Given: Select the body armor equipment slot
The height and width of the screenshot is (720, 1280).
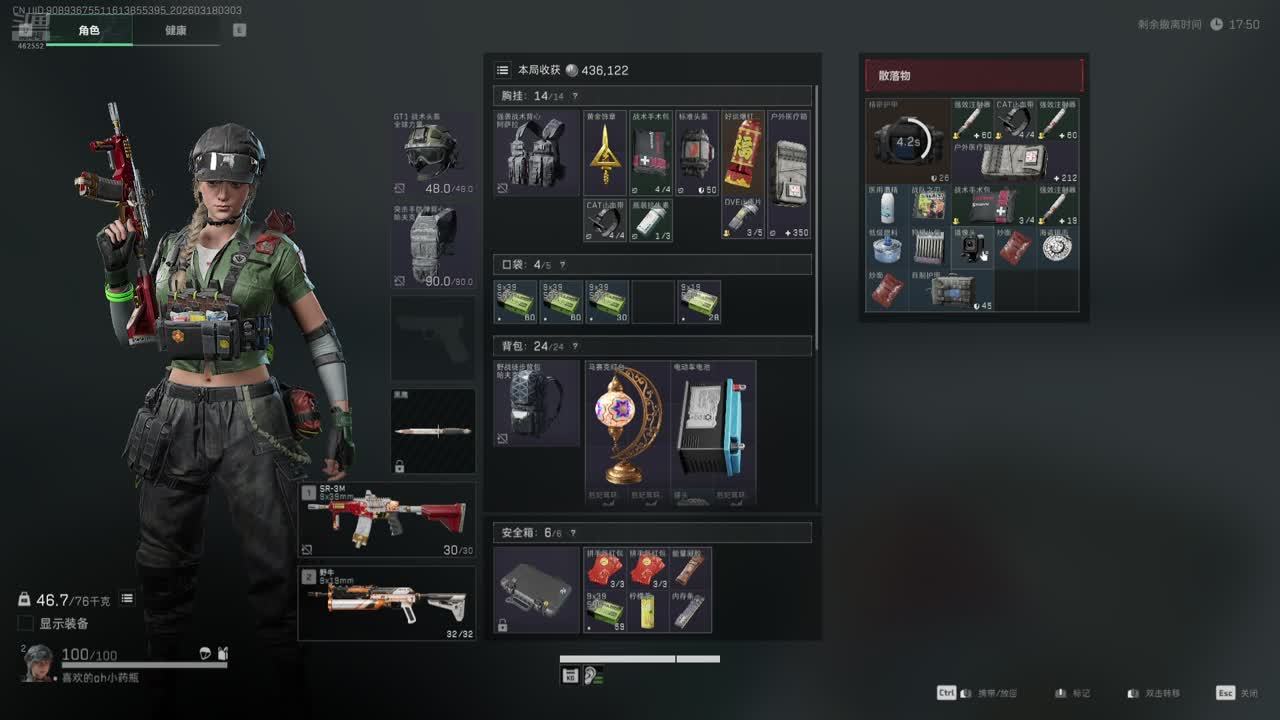Looking at the screenshot, I should [432, 245].
